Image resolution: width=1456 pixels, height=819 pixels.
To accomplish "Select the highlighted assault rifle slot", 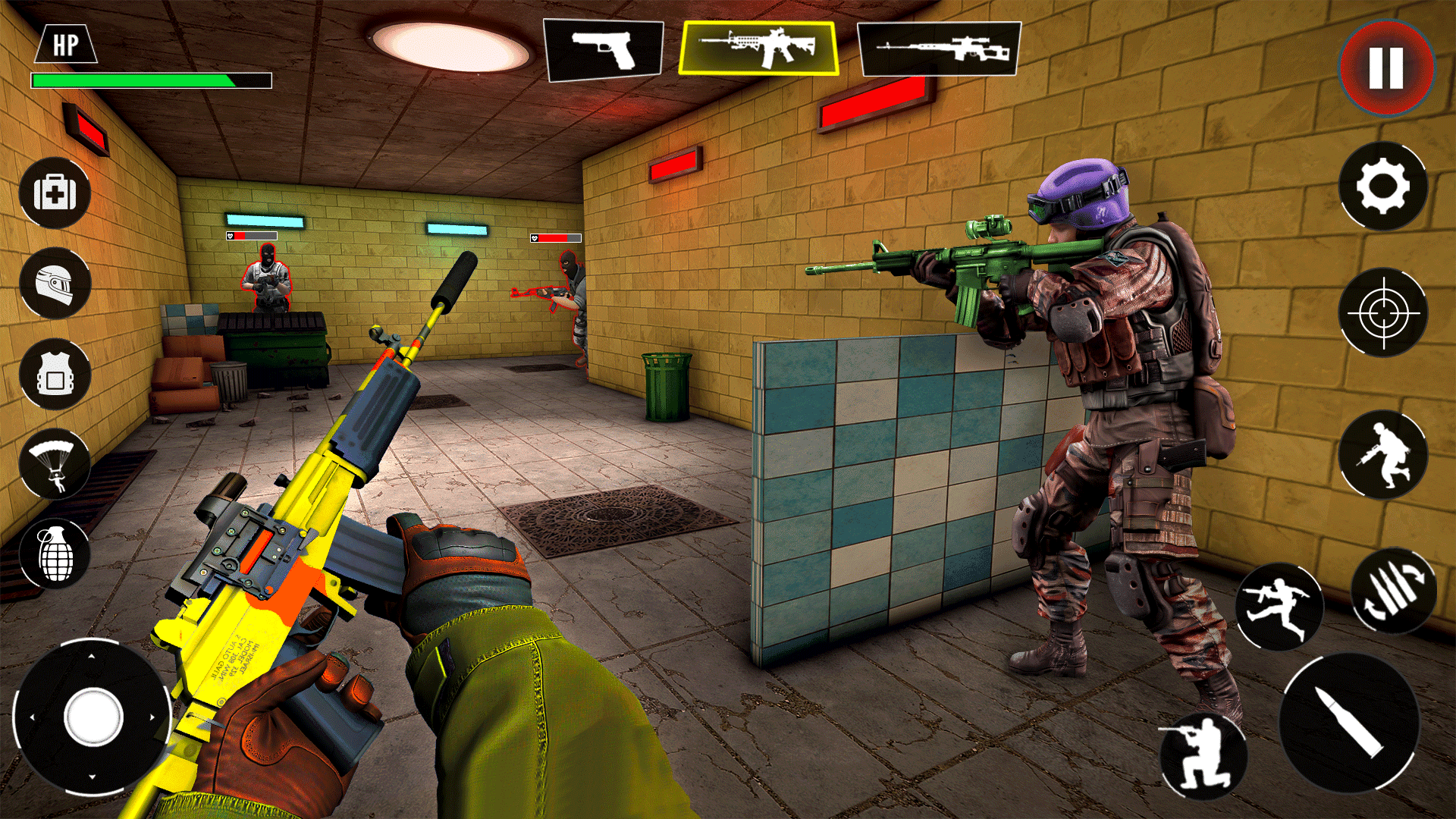I will pos(761,47).
